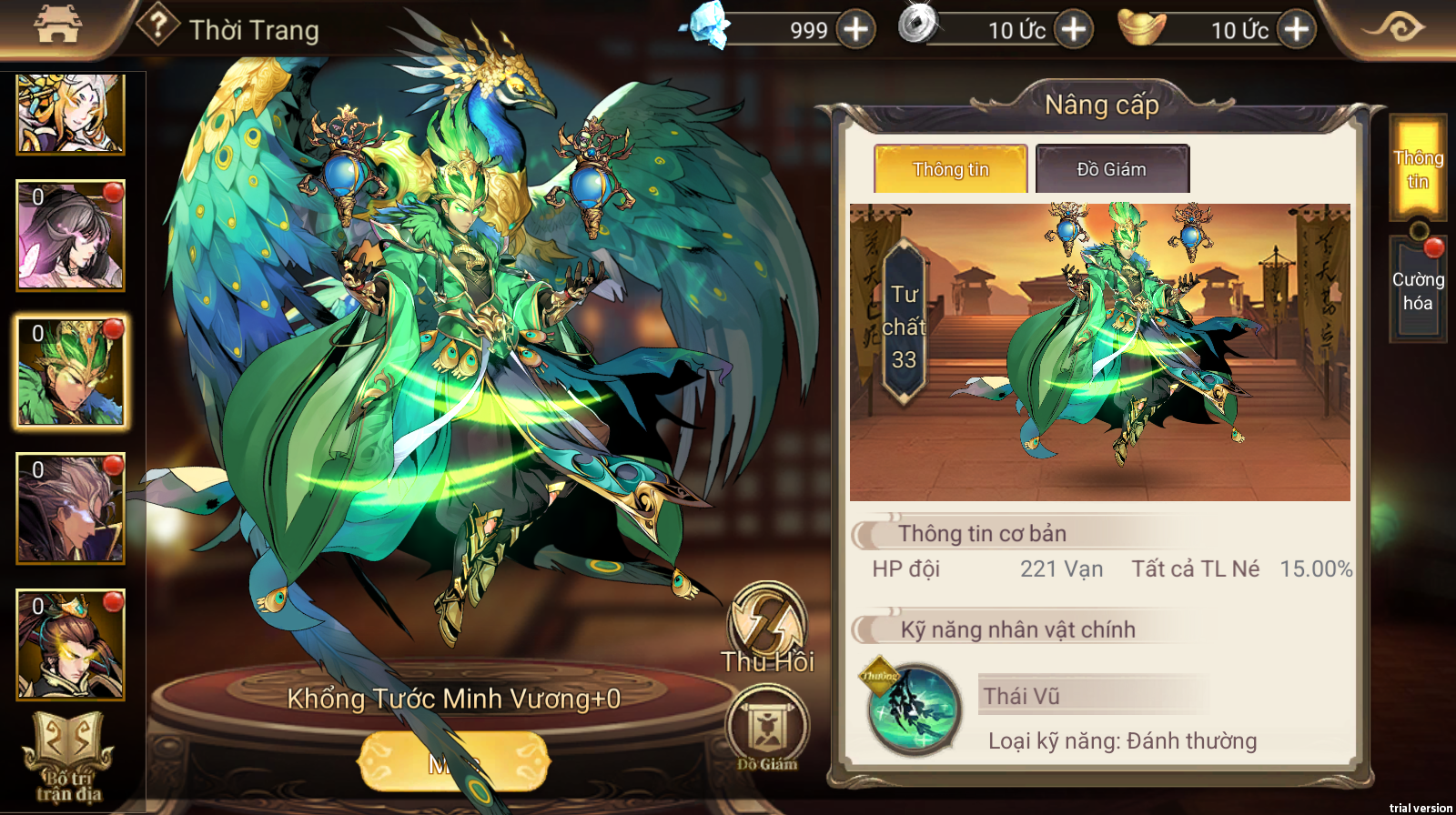The width and height of the screenshot is (1456, 815).
Task: Go back using the swirl arrow button
Action: [x=1392, y=27]
